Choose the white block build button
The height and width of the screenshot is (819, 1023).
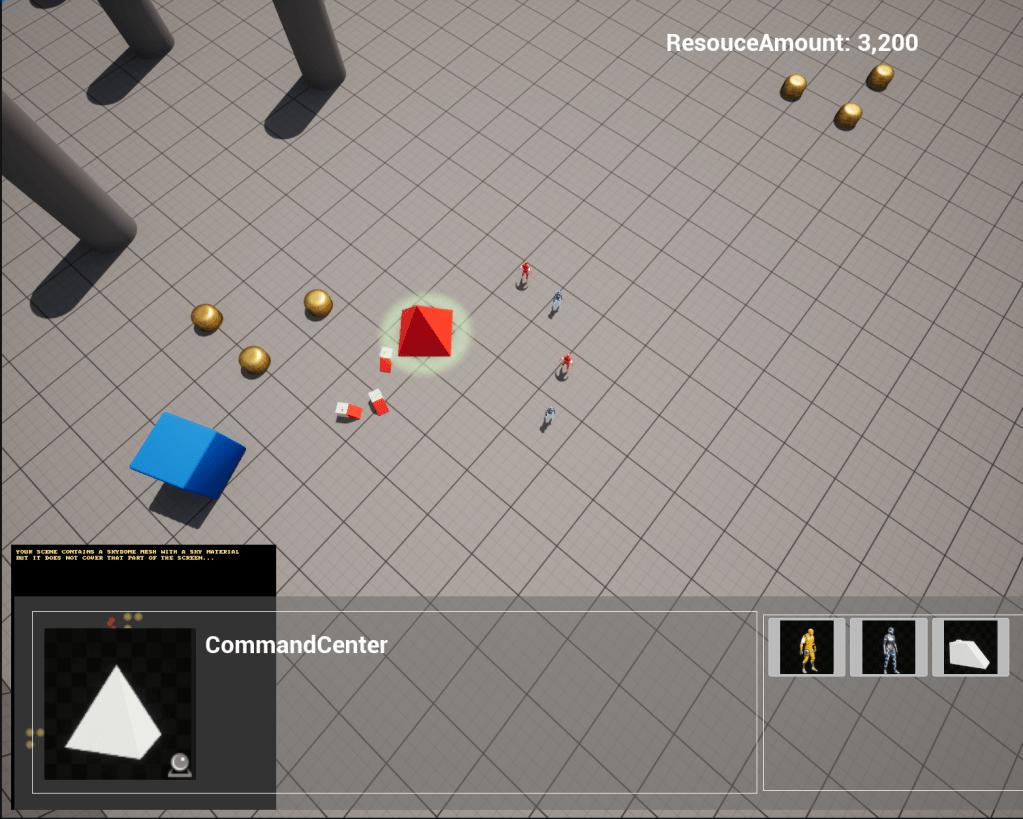(969, 647)
